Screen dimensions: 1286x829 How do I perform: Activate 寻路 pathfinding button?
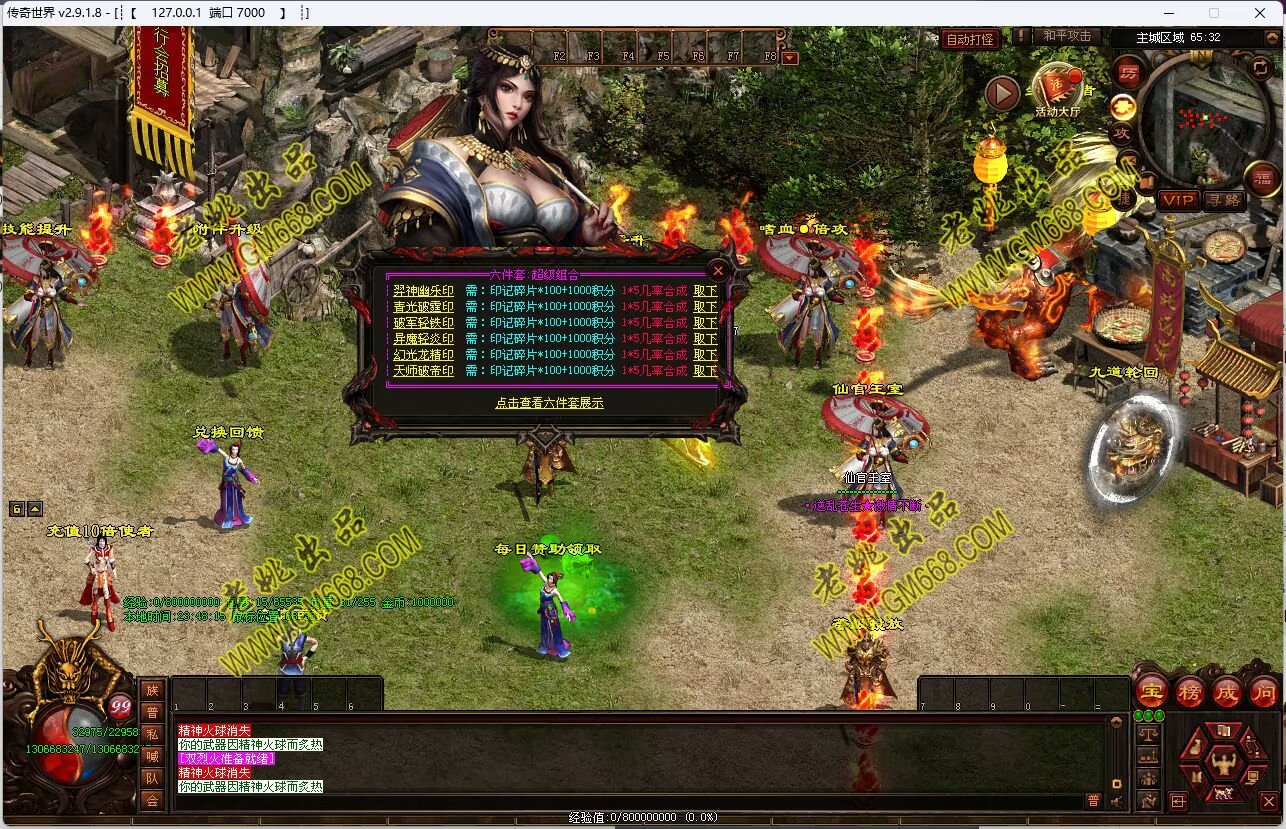(x=1224, y=200)
